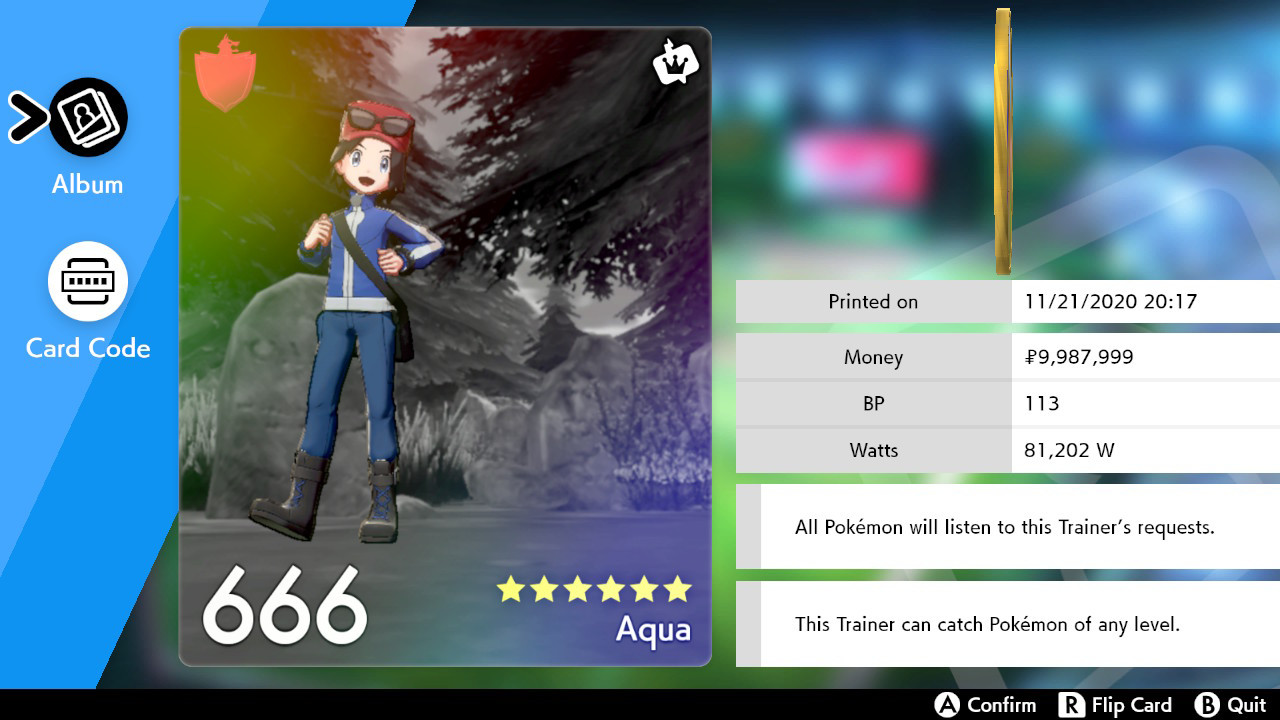Confirm the League Card selection
This screenshot has height=720, width=1280.
click(987, 704)
